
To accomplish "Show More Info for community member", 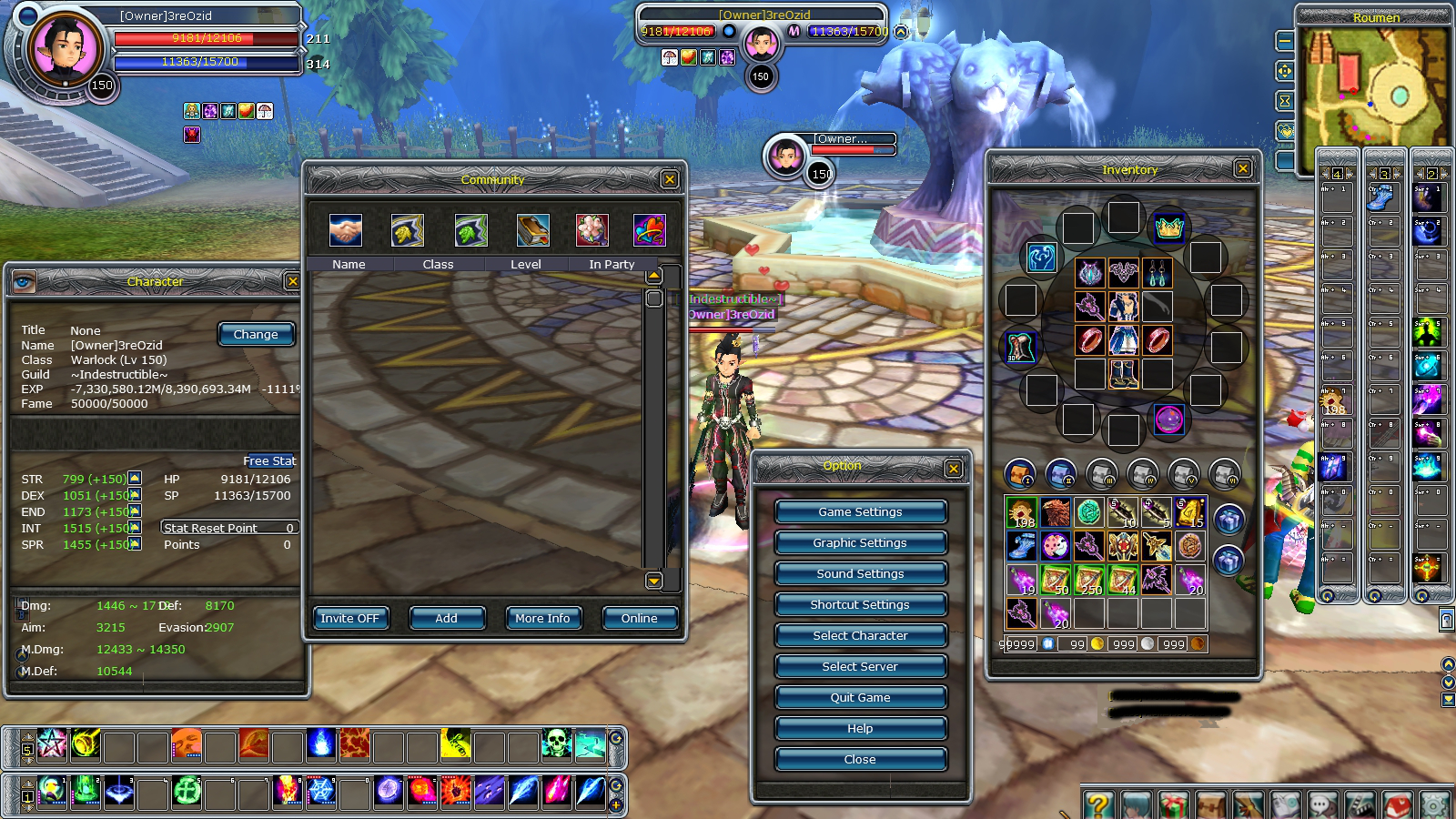I will [542, 619].
